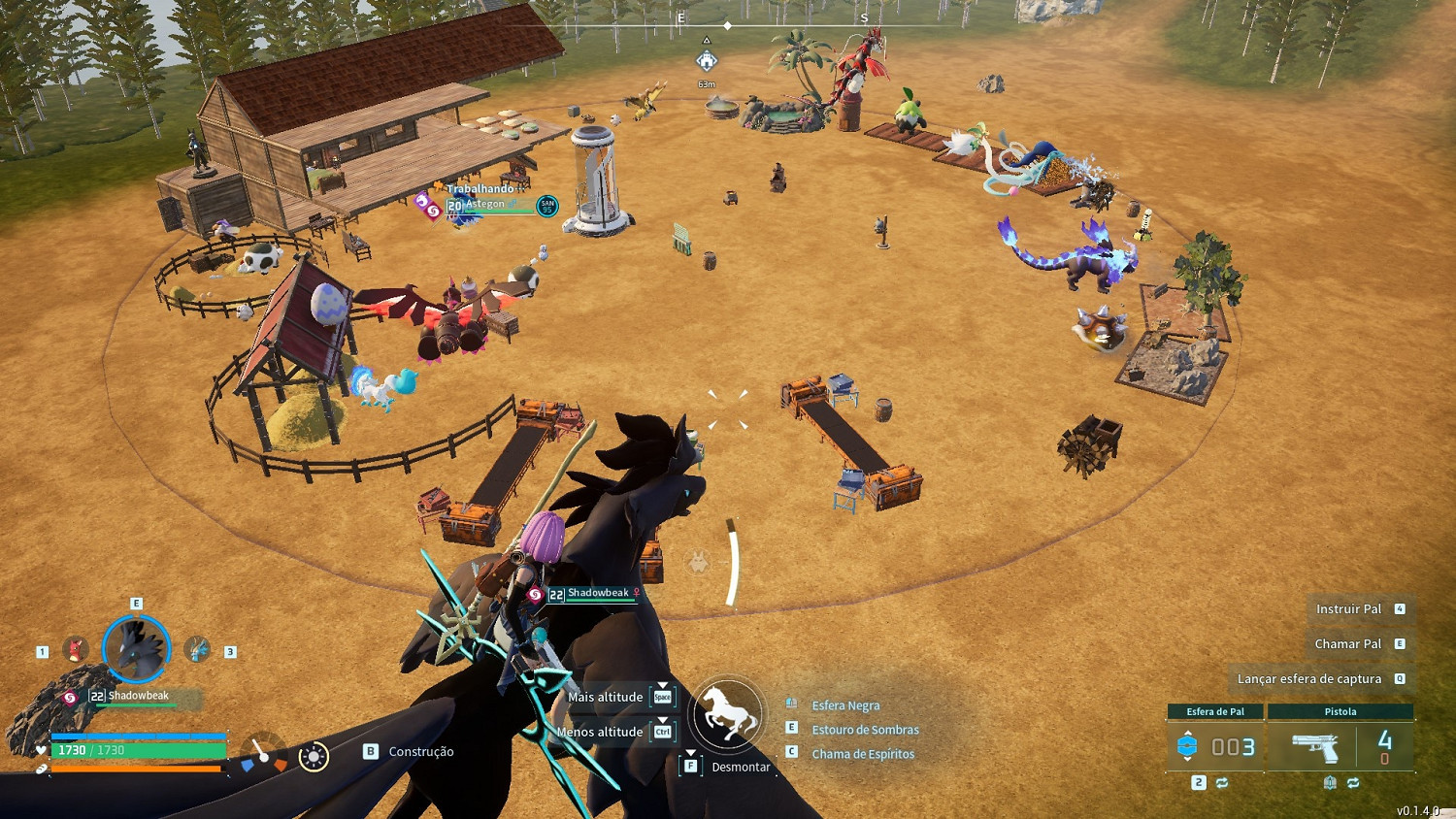This screenshot has width=1456, height=819.
Task: Activate the Esfera Negra skill
Action: click(845, 705)
